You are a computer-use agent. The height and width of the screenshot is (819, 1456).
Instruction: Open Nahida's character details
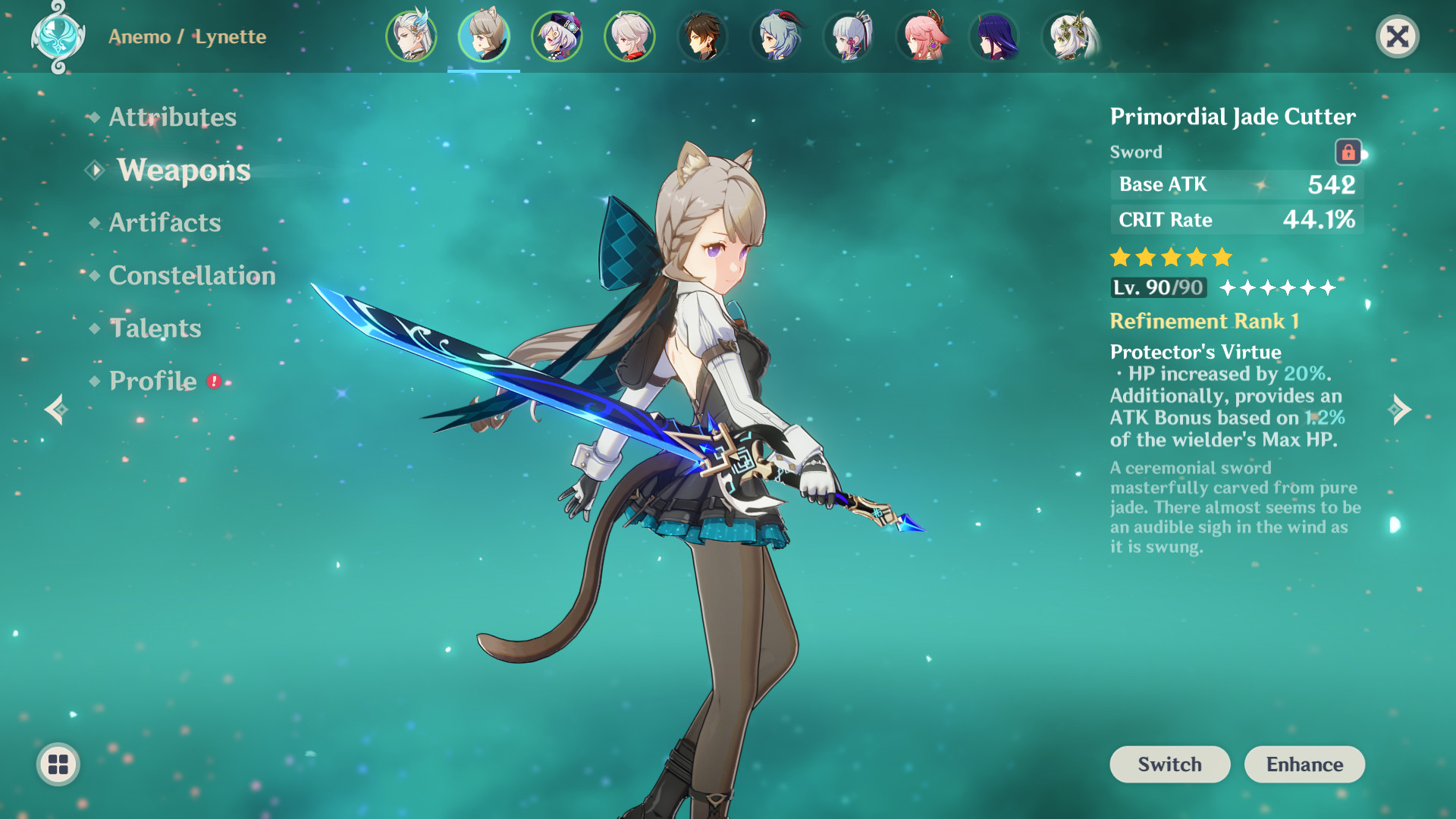(1068, 36)
